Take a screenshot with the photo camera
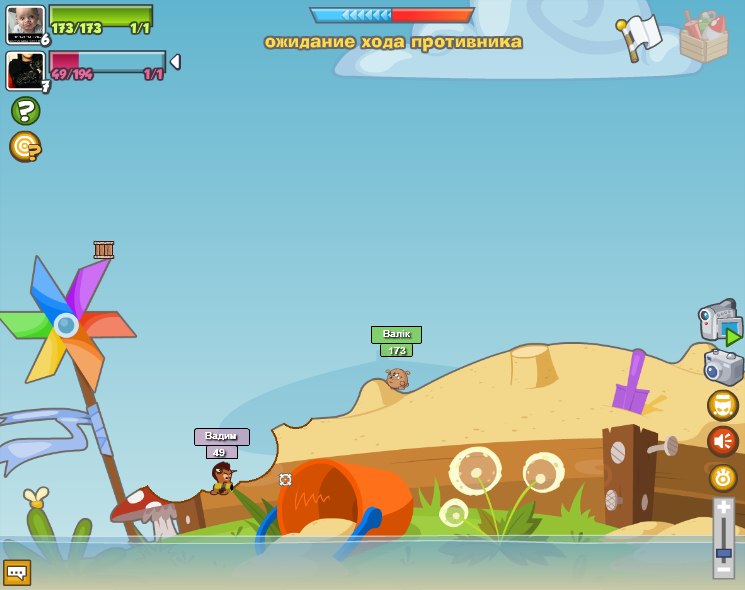Viewport: 745px width, 590px height. (723, 366)
